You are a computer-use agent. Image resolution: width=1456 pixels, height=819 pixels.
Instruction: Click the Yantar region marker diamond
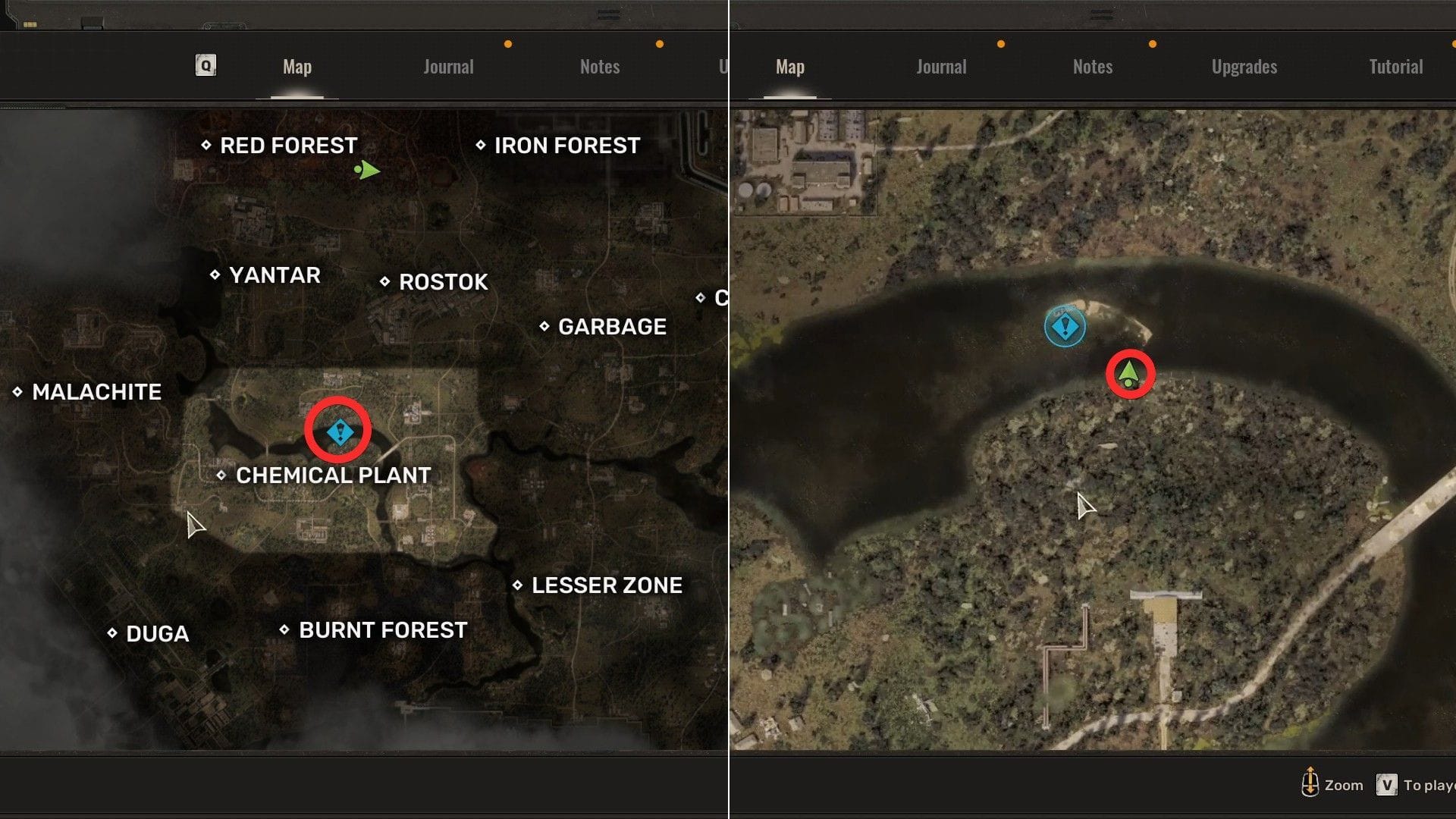(214, 275)
